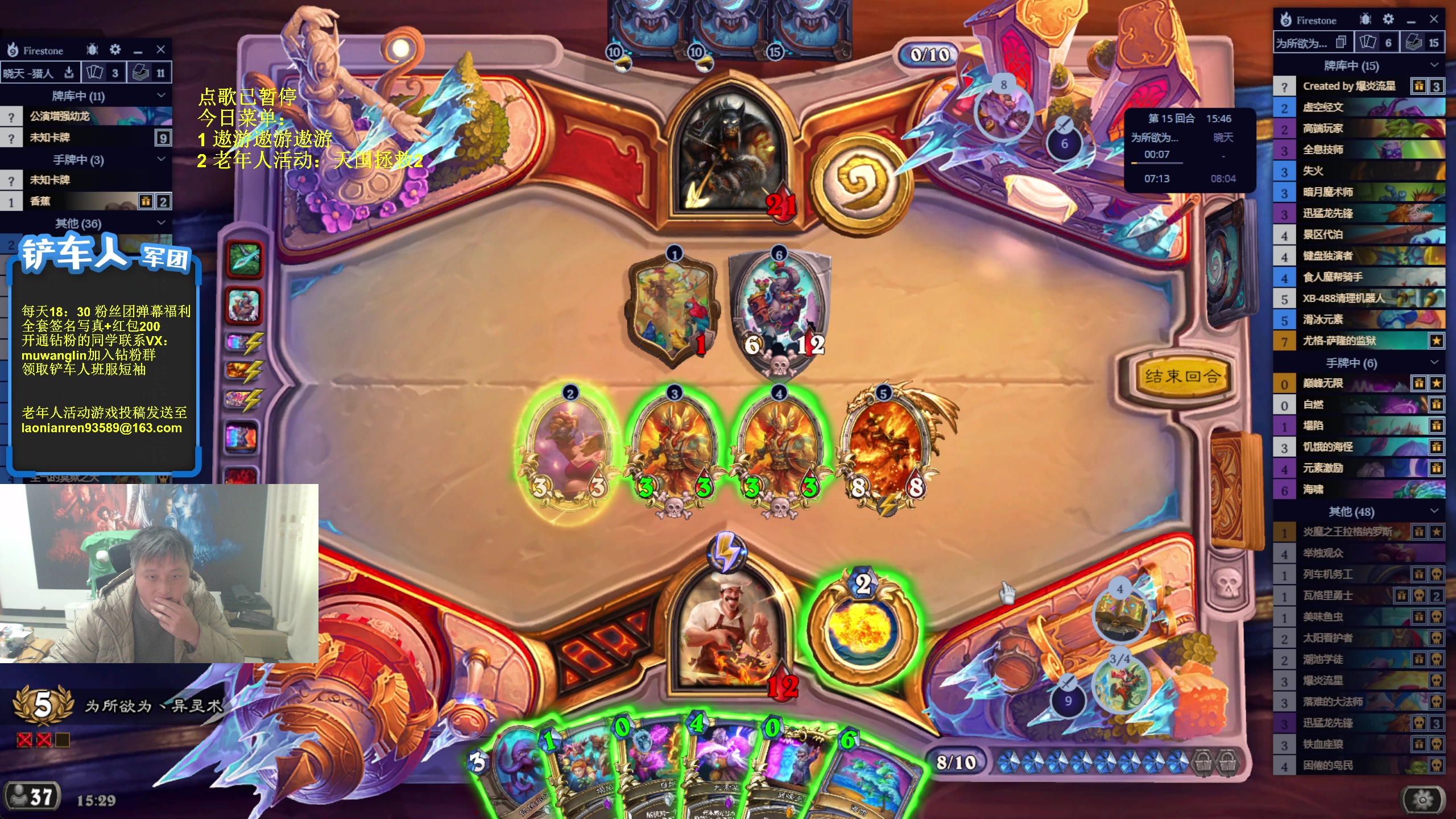Open the game options gear menu
Image resolution: width=1456 pixels, height=819 pixels.
[x=1422, y=799]
